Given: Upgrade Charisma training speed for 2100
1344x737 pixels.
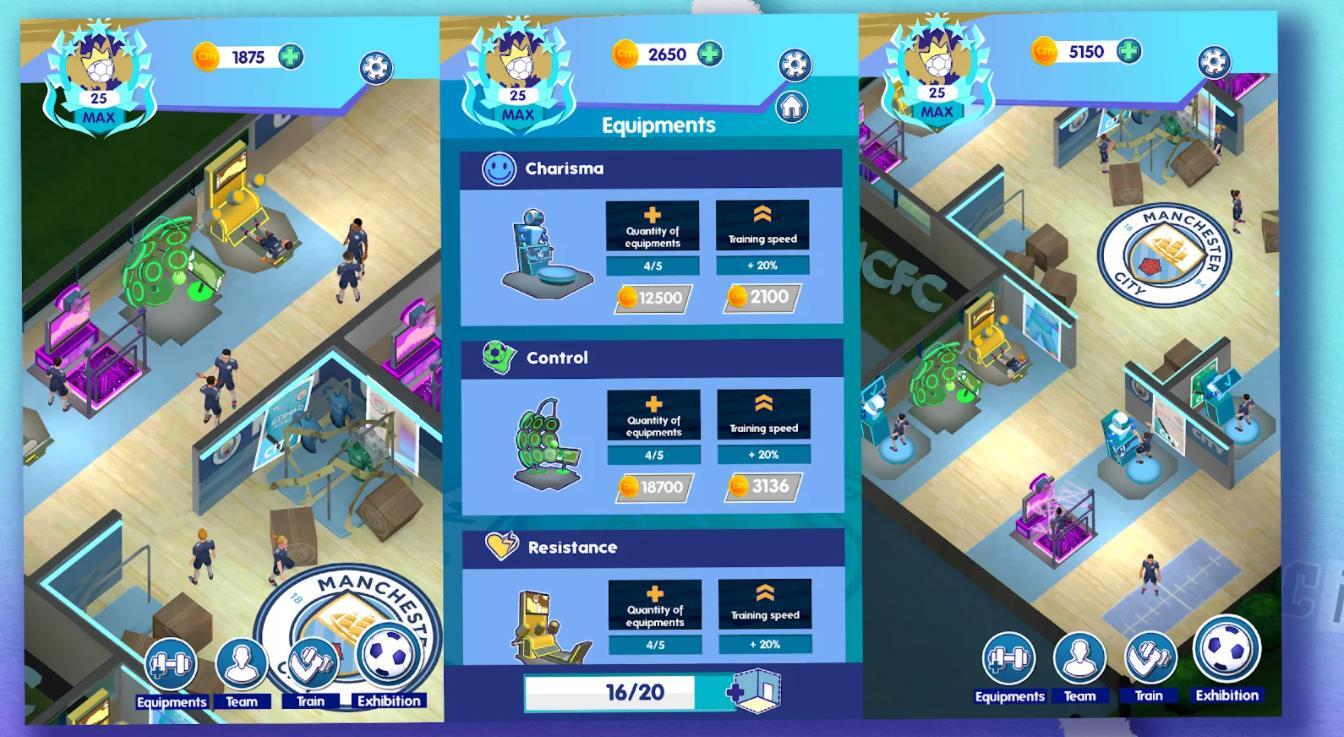Looking at the screenshot, I should coord(762,296).
